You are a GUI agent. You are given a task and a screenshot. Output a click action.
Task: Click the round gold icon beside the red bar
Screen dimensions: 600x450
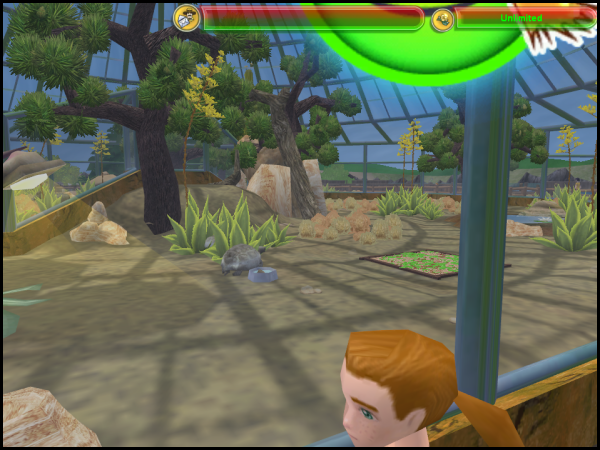[186, 17]
